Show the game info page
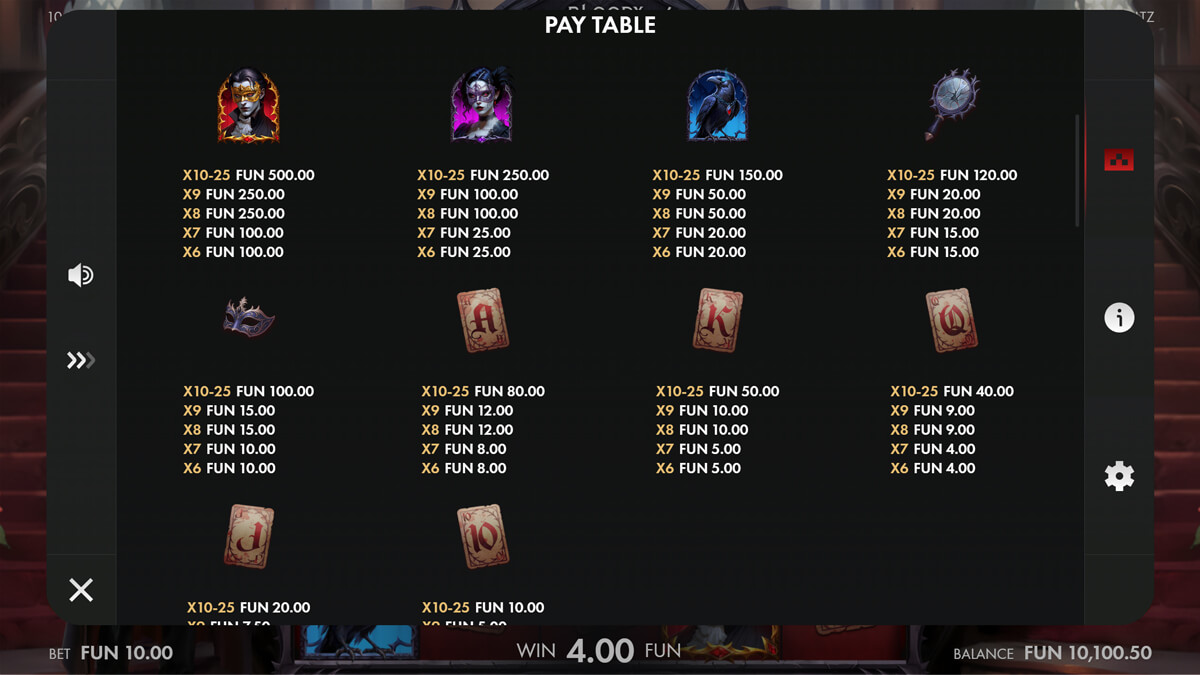Screen dimensions: 1200x675 pyautogui.click(x=1118, y=318)
